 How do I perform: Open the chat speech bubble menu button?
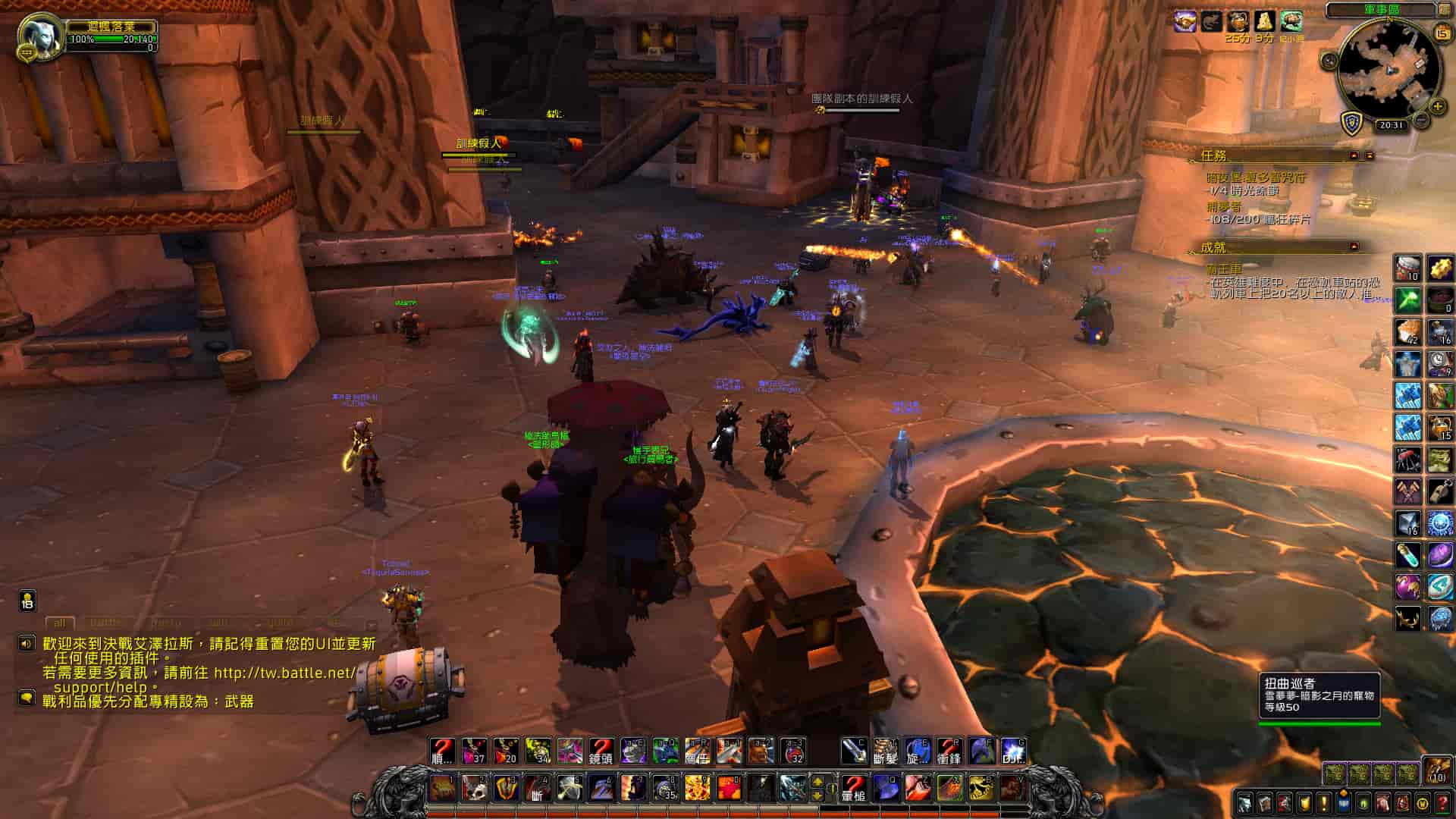pos(27,697)
